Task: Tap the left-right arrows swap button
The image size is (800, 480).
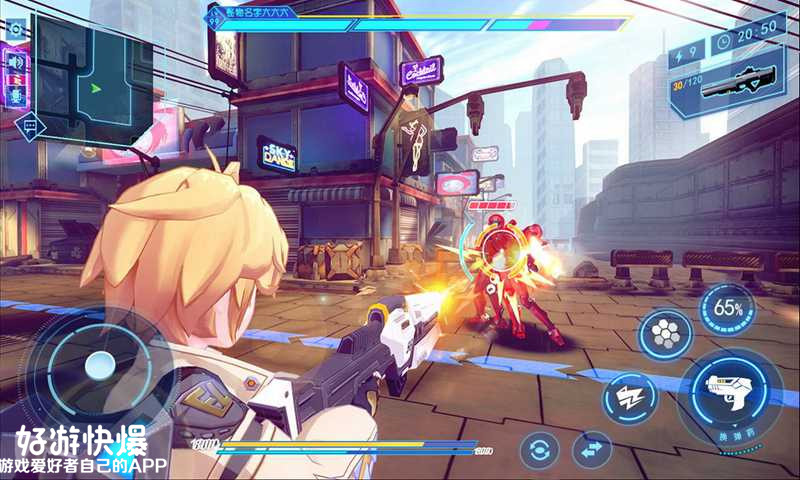Action: coord(592,448)
